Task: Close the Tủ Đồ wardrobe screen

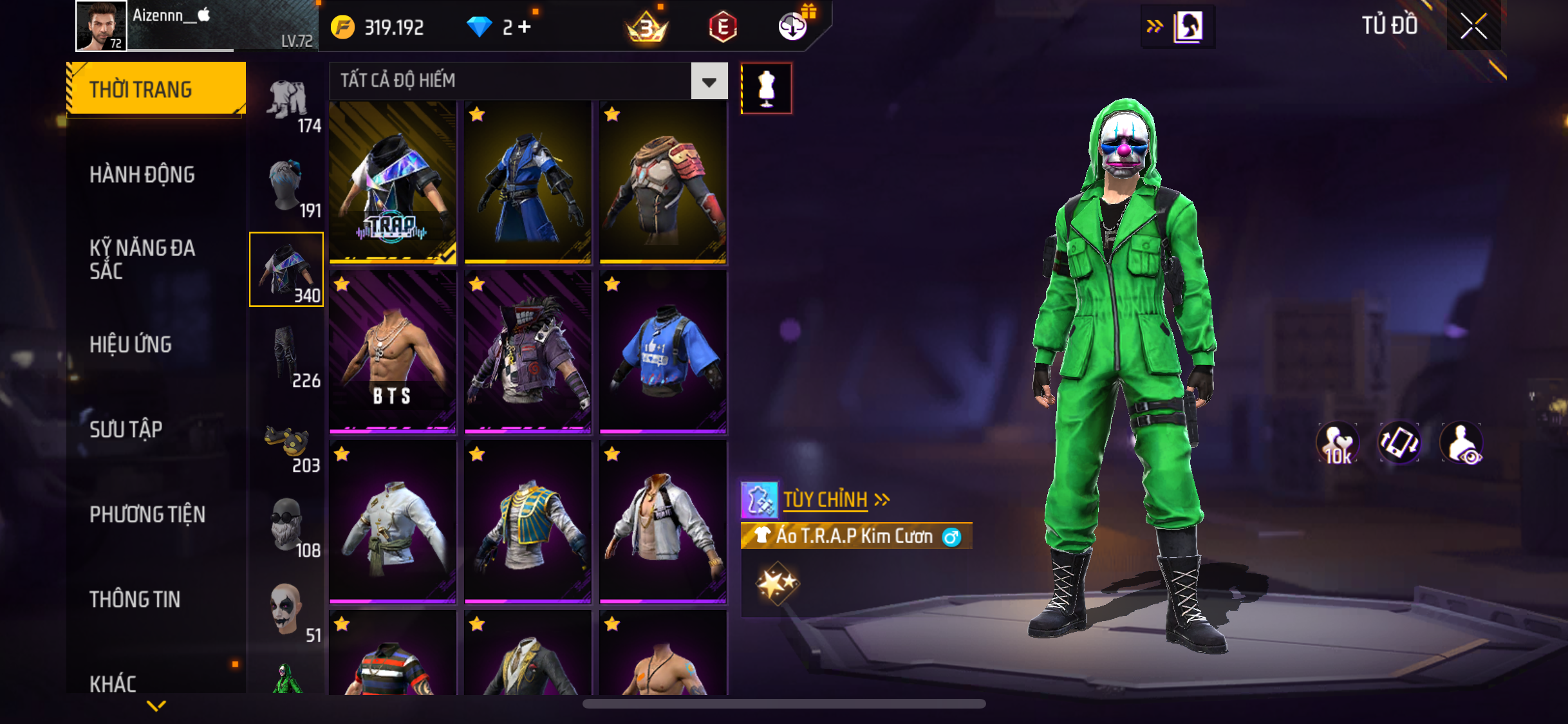Action: [x=1473, y=26]
